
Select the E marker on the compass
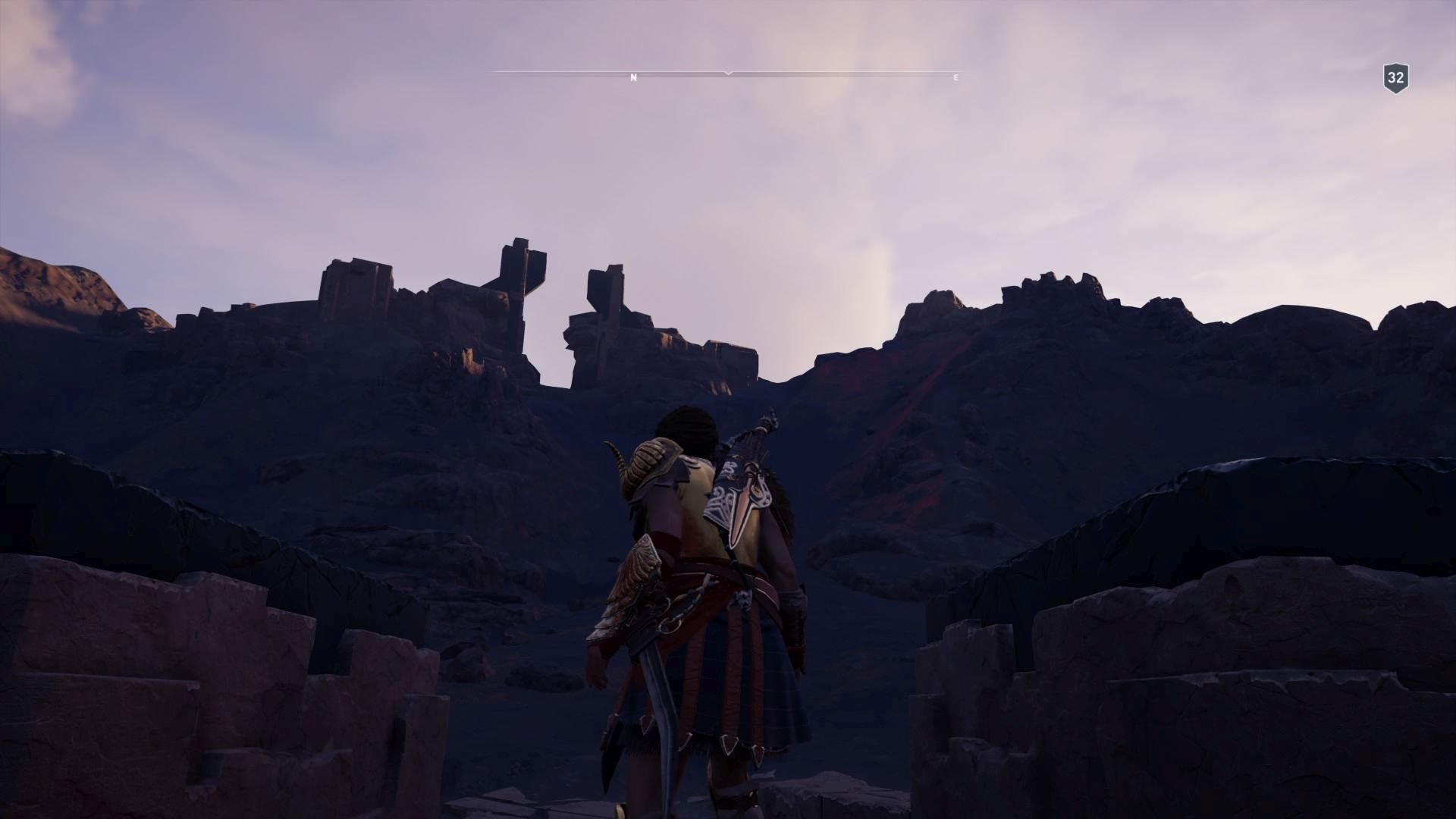pos(955,77)
